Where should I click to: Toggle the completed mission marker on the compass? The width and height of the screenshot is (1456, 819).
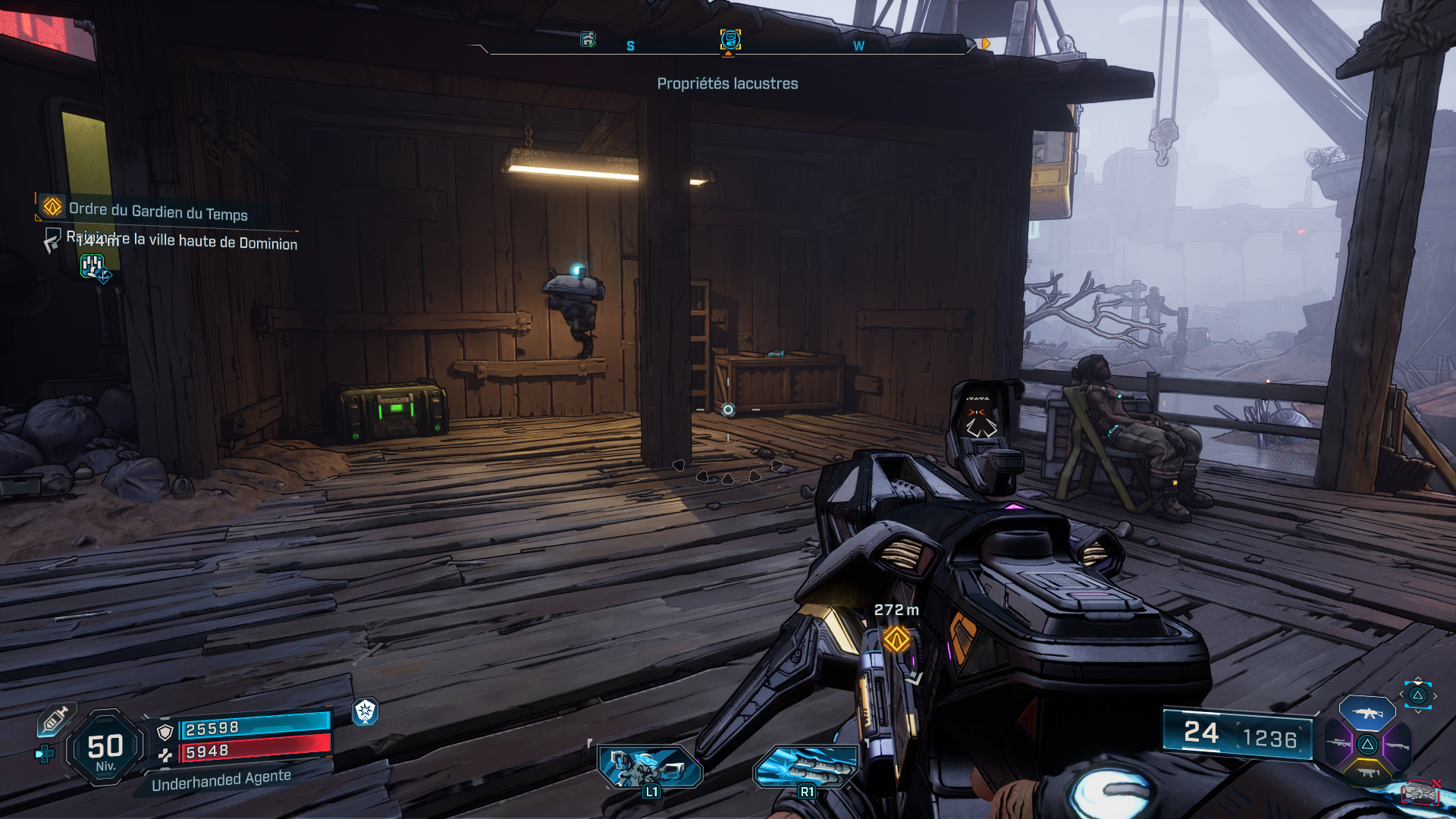click(x=588, y=39)
